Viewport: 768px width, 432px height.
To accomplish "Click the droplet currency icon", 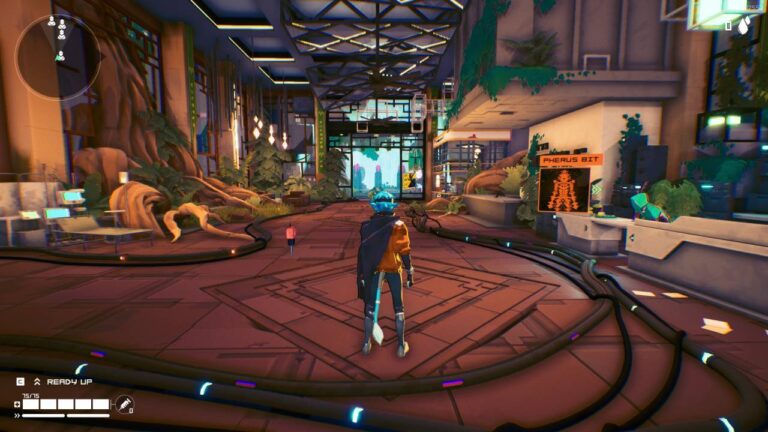I will point(745,27).
